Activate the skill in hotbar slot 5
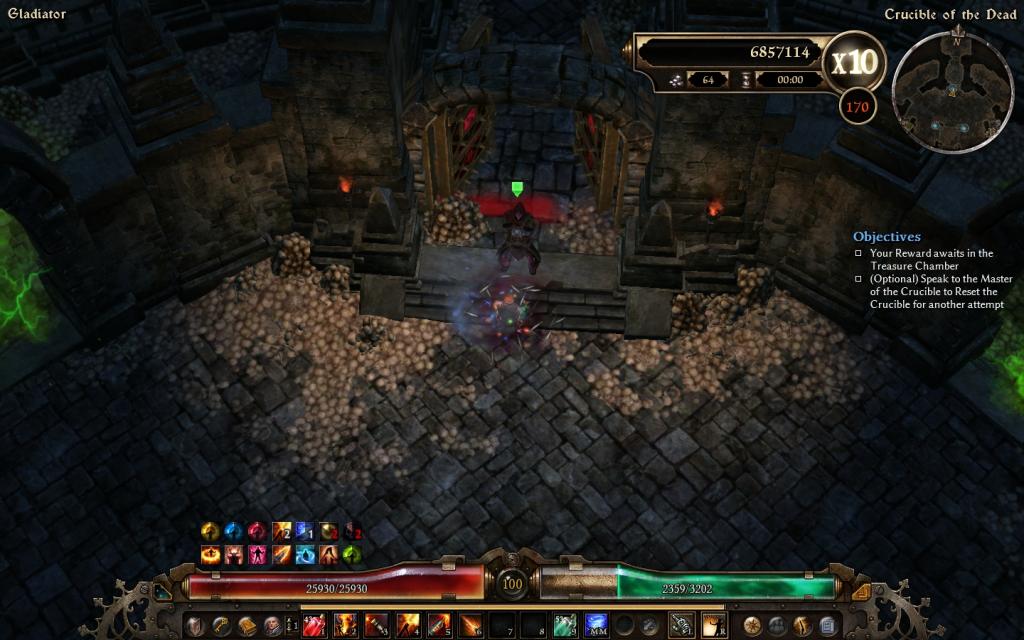Viewport: 1024px width, 640px height. coord(438,626)
